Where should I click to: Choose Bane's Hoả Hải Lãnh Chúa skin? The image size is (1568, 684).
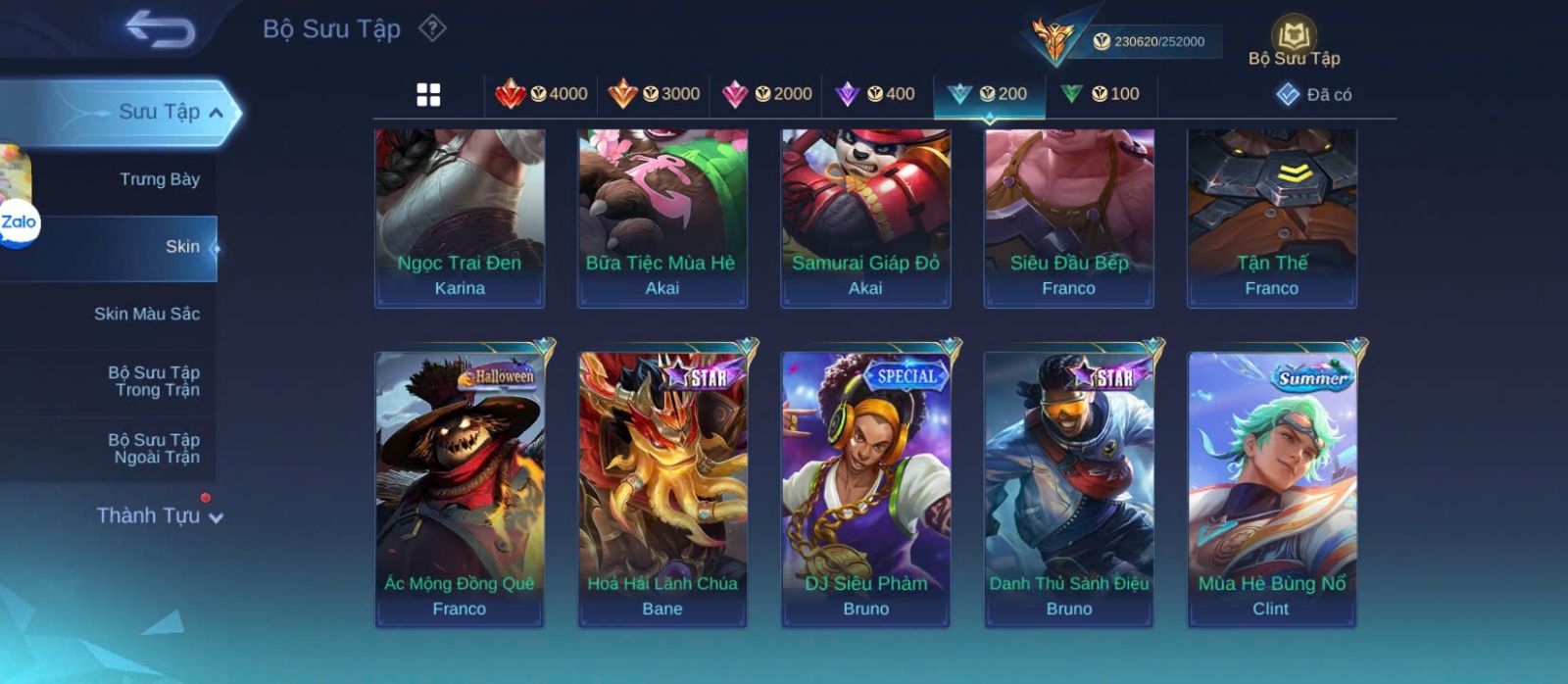click(x=662, y=488)
